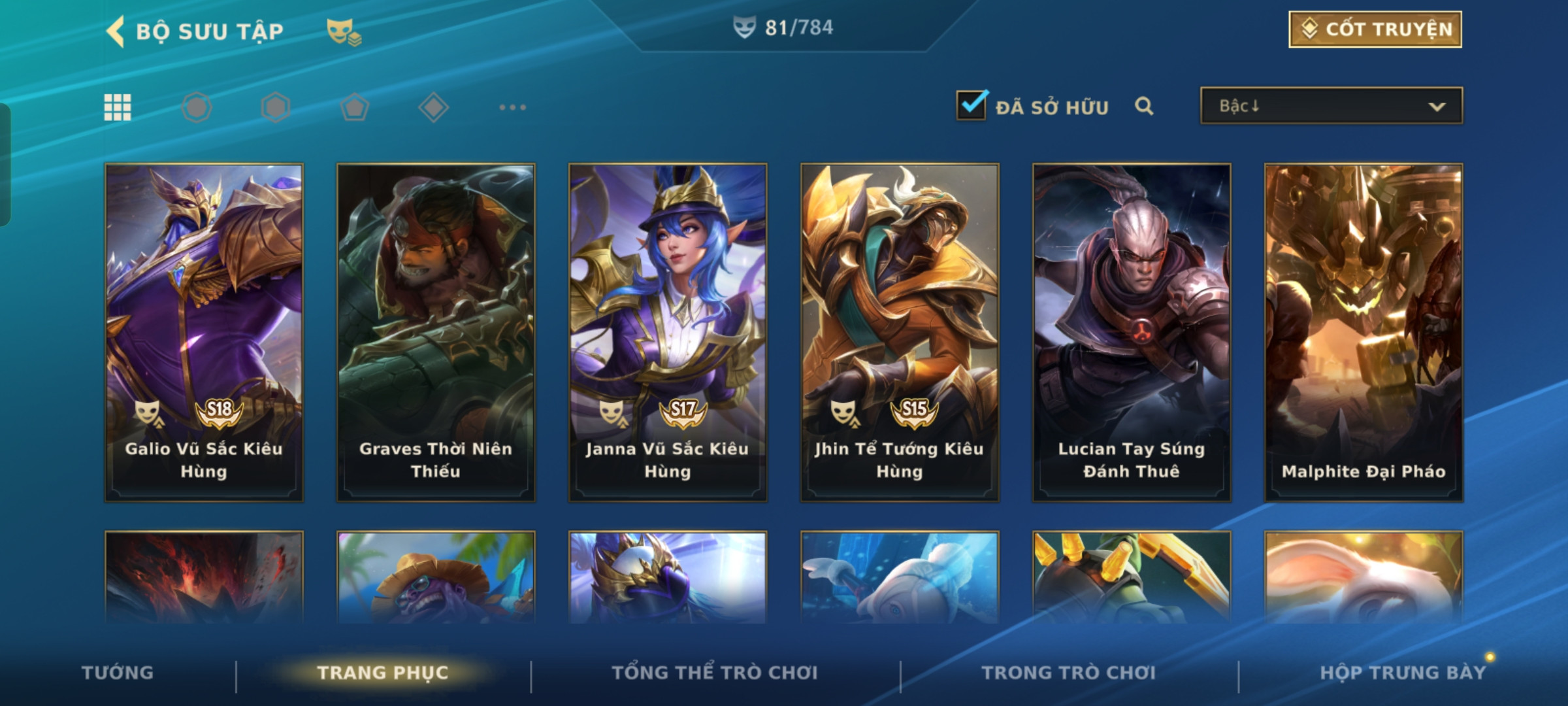Image resolution: width=1568 pixels, height=706 pixels.
Task: Open the Hộp Trưng Bày tab
Action: [x=1403, y=673]
